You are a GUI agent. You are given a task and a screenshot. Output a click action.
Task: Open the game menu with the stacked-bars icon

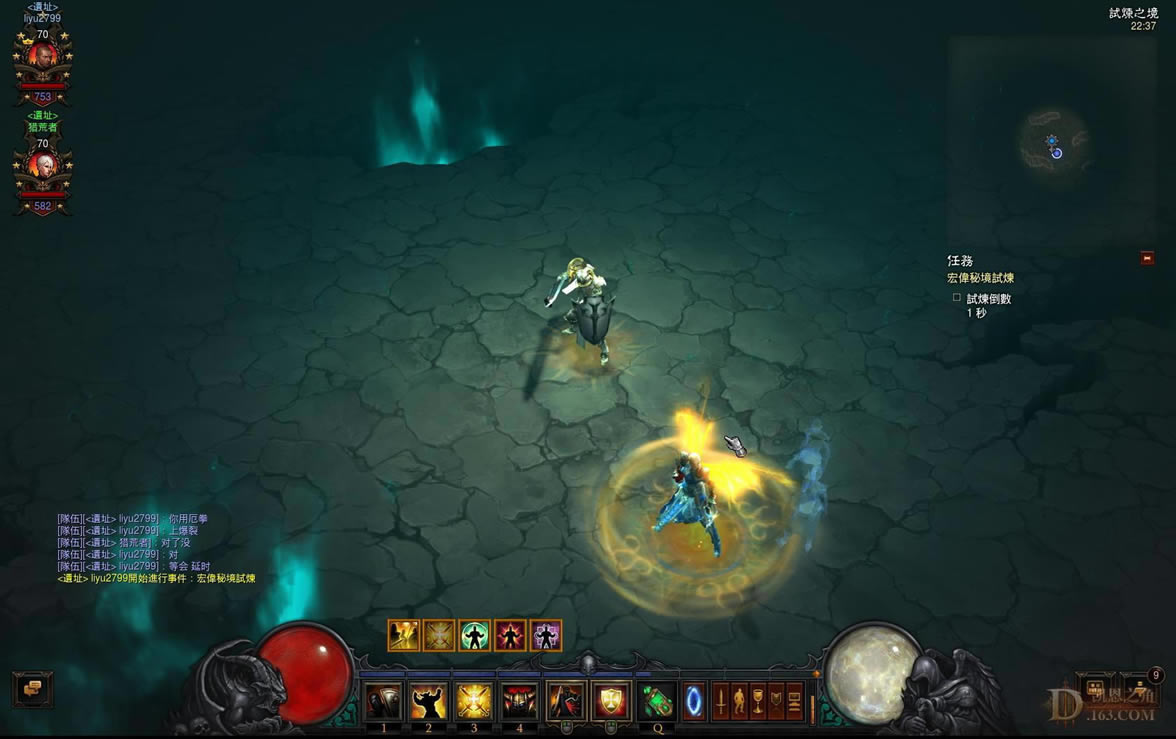point(795,702)
